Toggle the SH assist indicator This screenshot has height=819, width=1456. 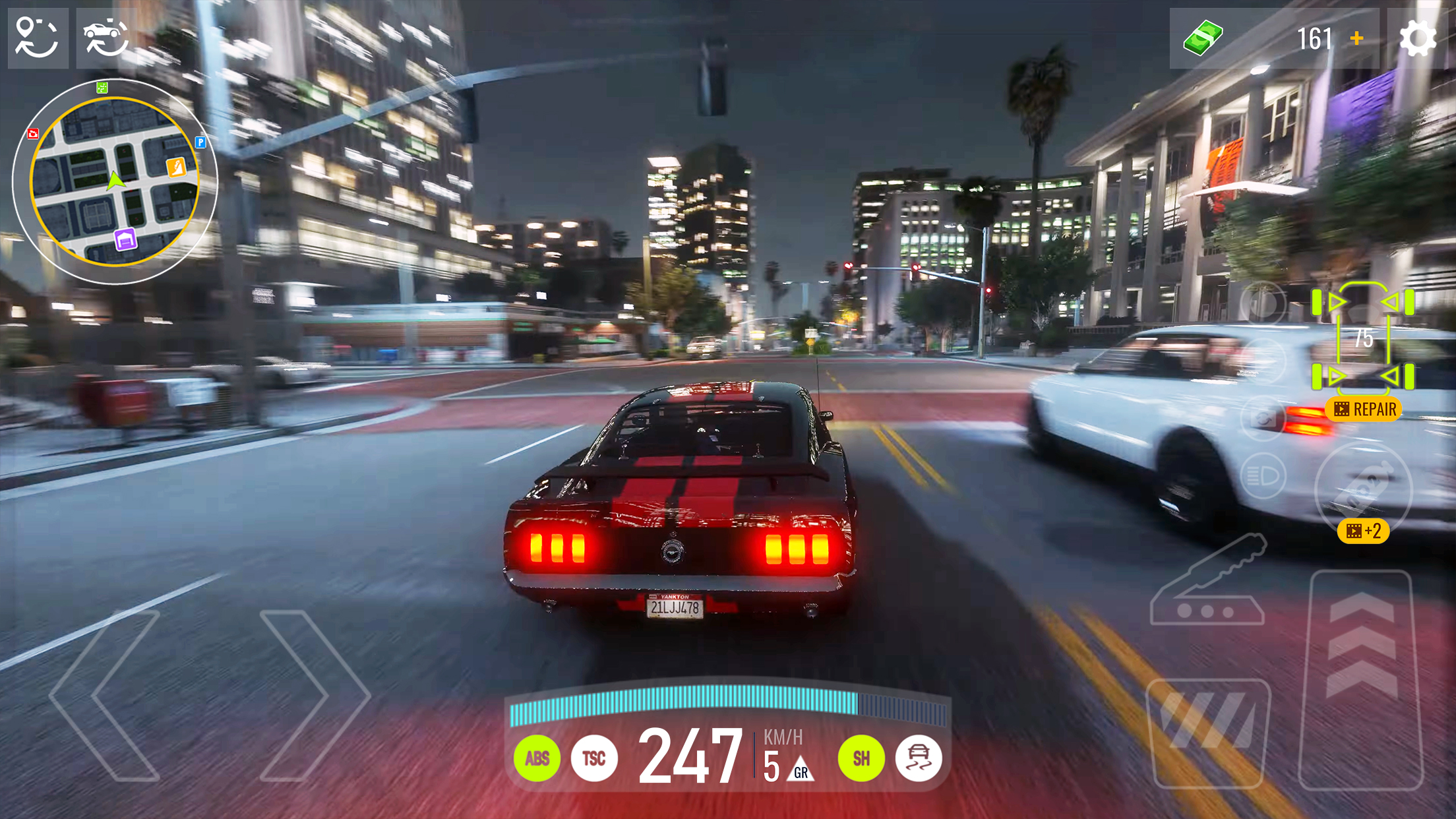click(861, 759)
